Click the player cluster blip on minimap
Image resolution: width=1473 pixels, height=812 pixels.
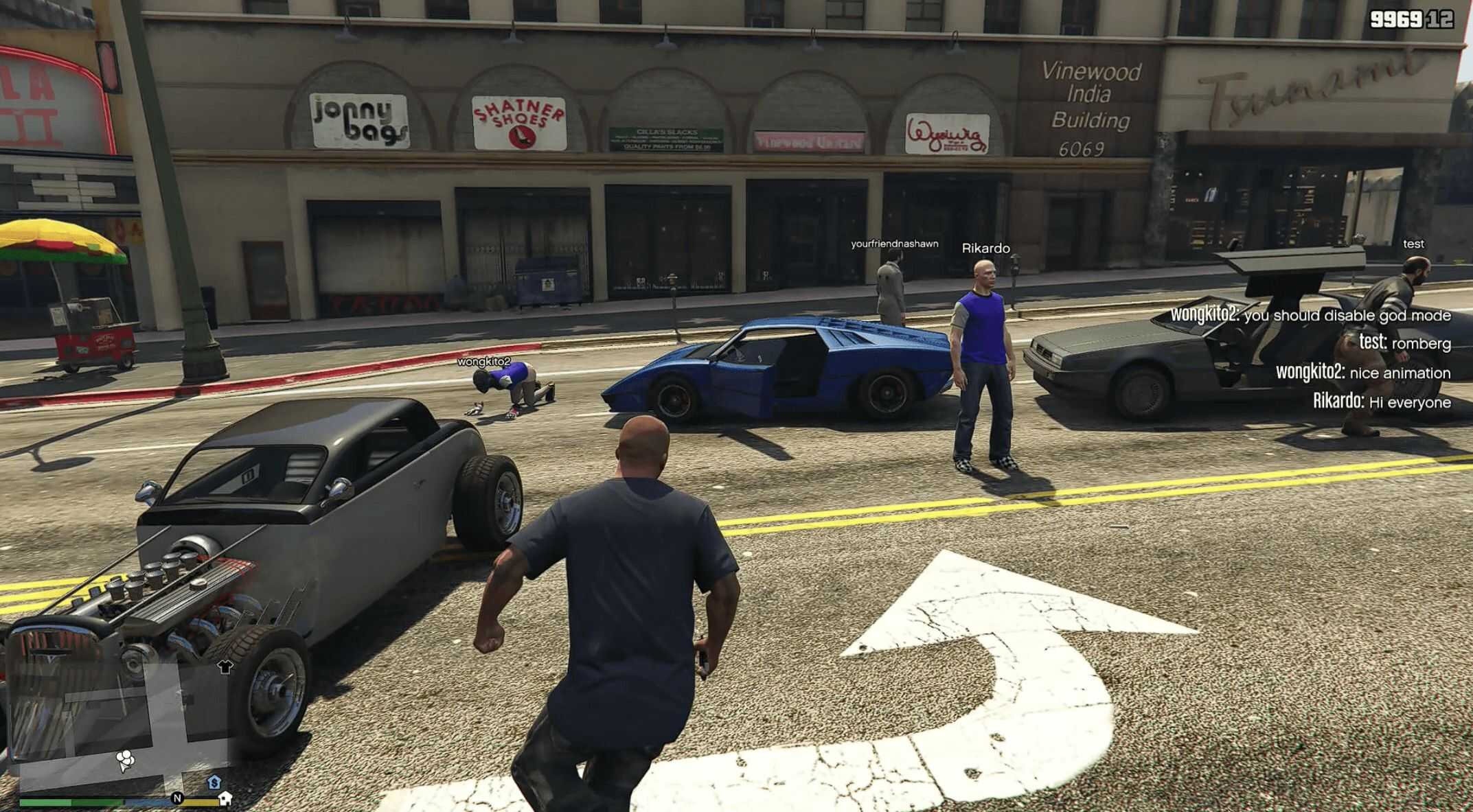125,759
